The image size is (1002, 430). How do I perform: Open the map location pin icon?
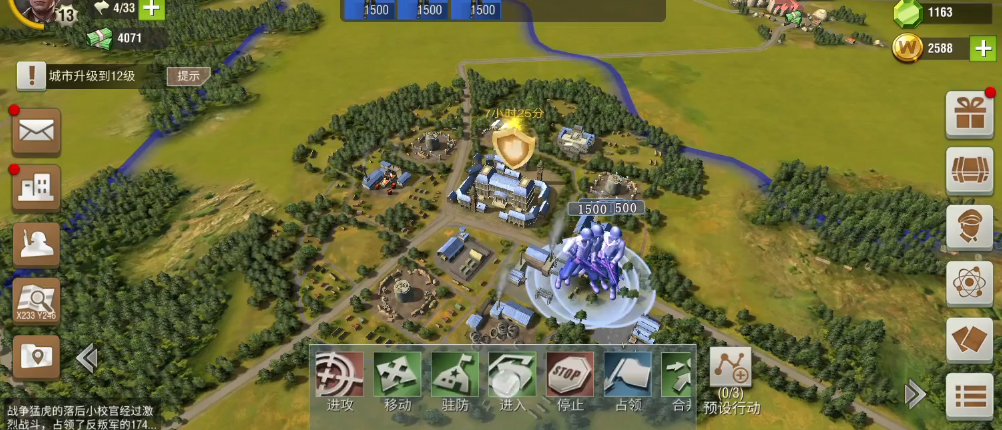pyautogui.click(x=36, y=356)
